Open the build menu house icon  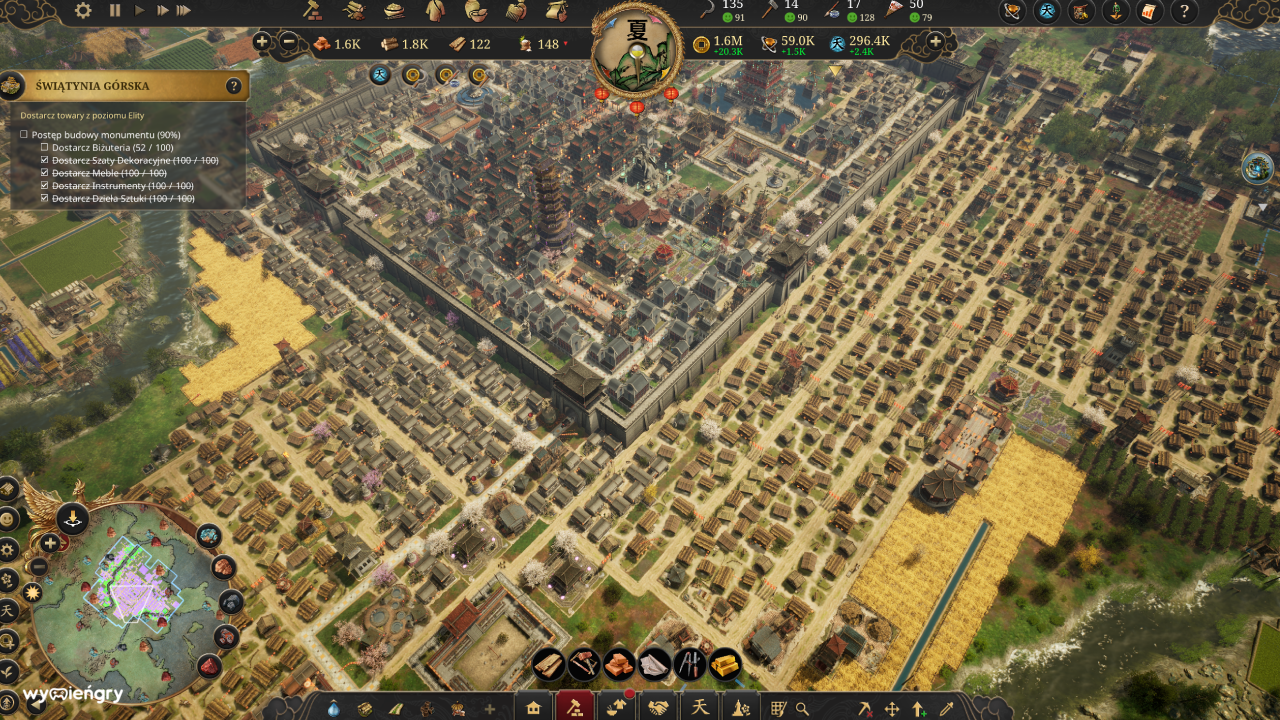click(533, 706)
